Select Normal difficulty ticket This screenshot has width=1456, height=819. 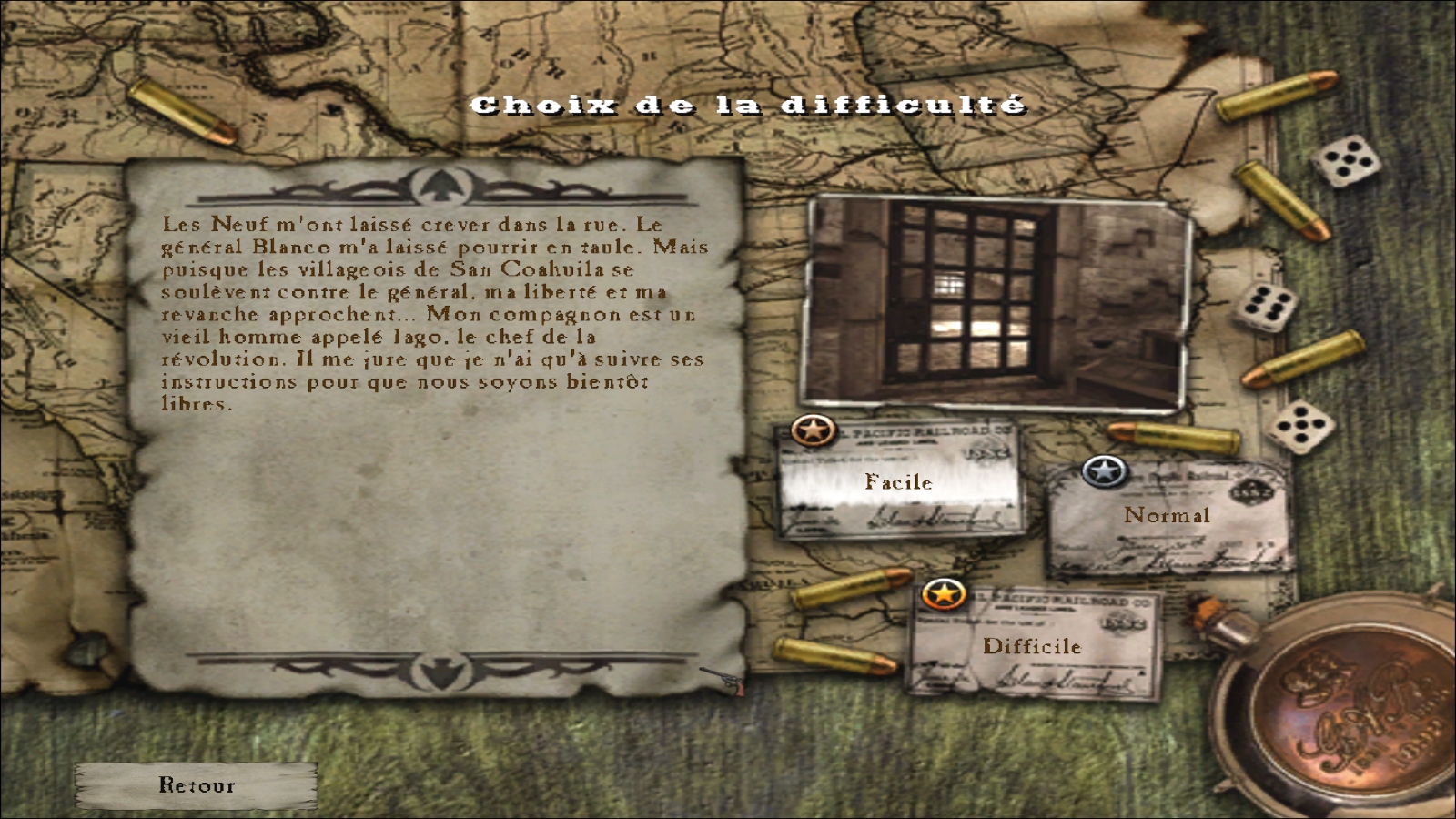tap(1168, 516)
